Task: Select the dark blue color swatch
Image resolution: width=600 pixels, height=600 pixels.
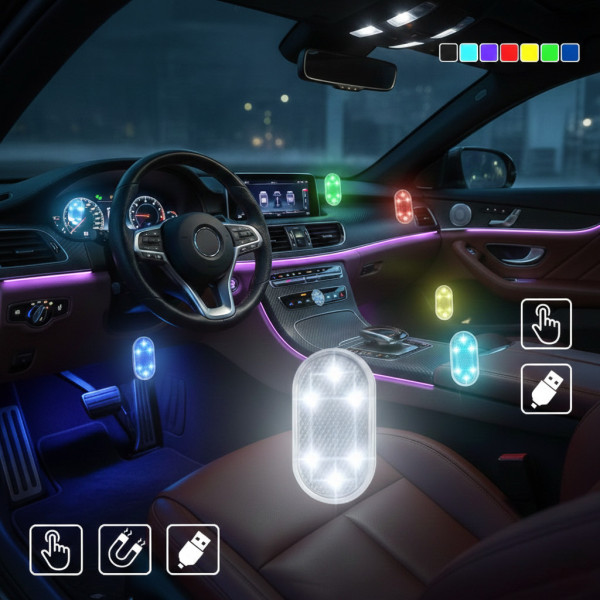Action: [x=570, y=52]
